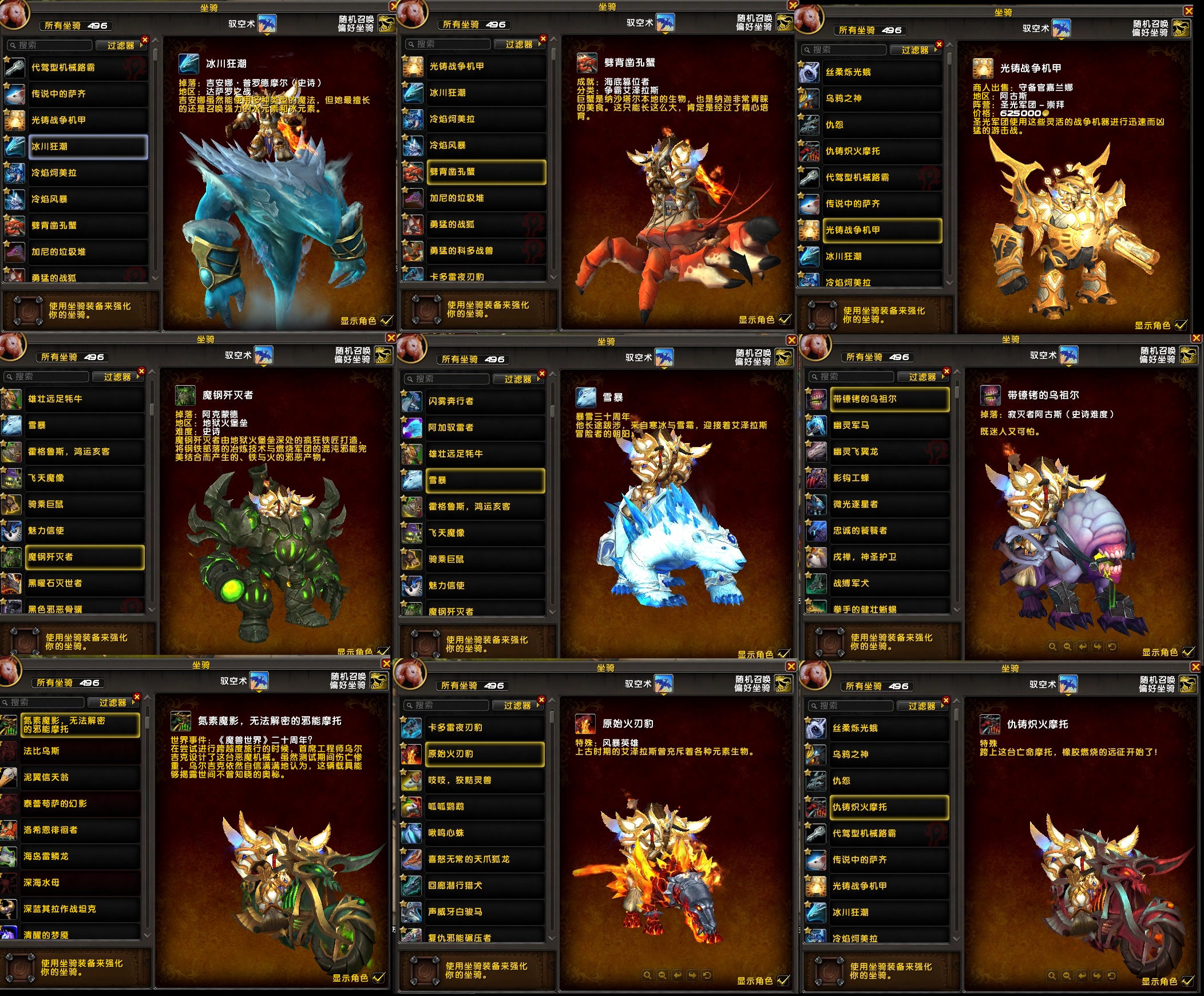This screenshot has width=1204, height=996.
Task: Select 幽灵军马 in the mount list
Action: [889, 425]
